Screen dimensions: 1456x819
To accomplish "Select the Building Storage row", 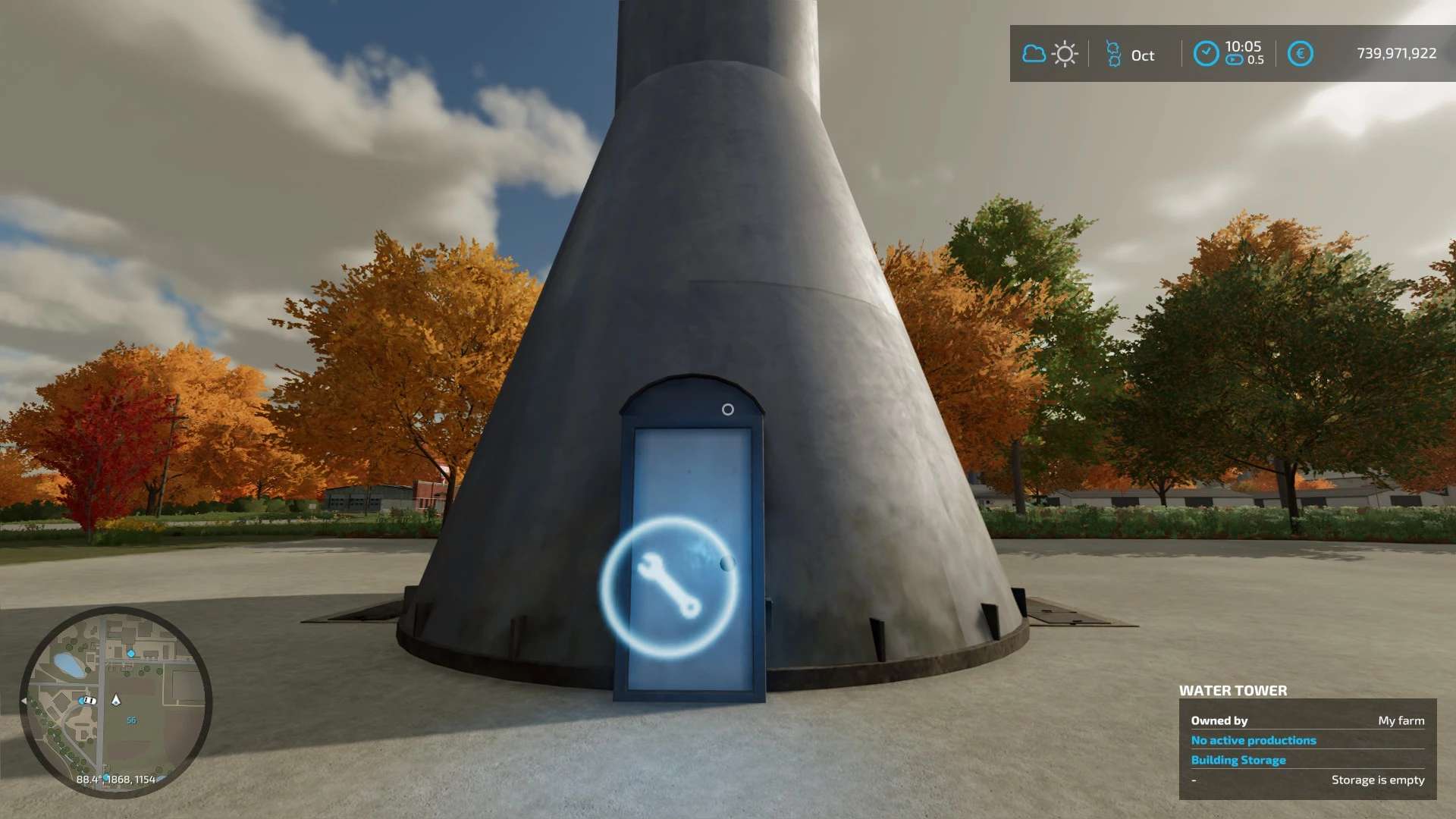I will 1238,760.
